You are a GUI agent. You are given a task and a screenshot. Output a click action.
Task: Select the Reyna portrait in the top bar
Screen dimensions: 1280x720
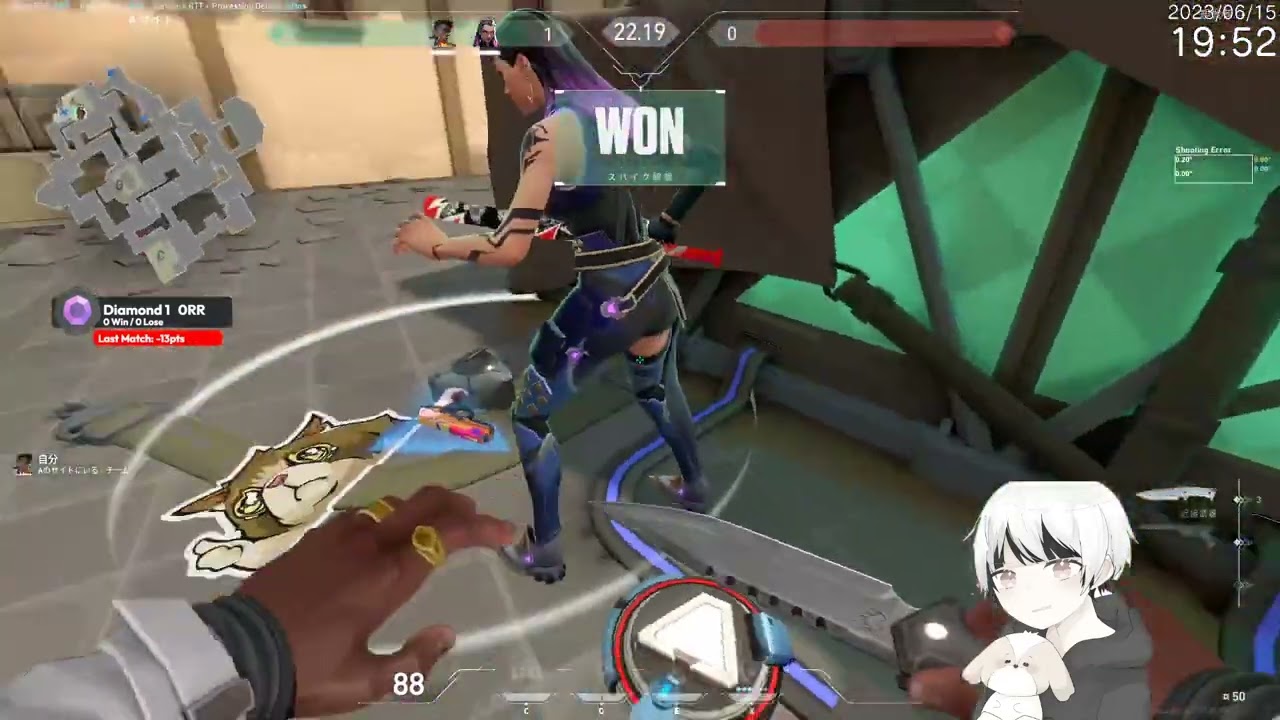[x=485, y=34]
